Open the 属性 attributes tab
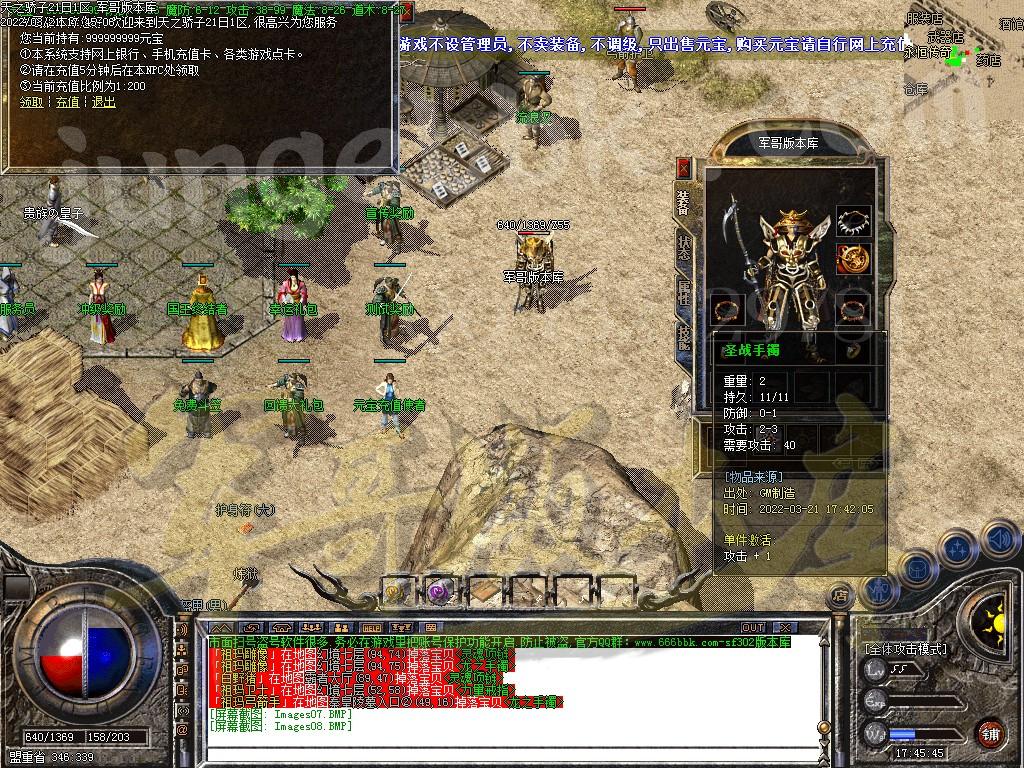Image resolution: width=1024 pixels, height=768 pixels. [x=684, y=291]
